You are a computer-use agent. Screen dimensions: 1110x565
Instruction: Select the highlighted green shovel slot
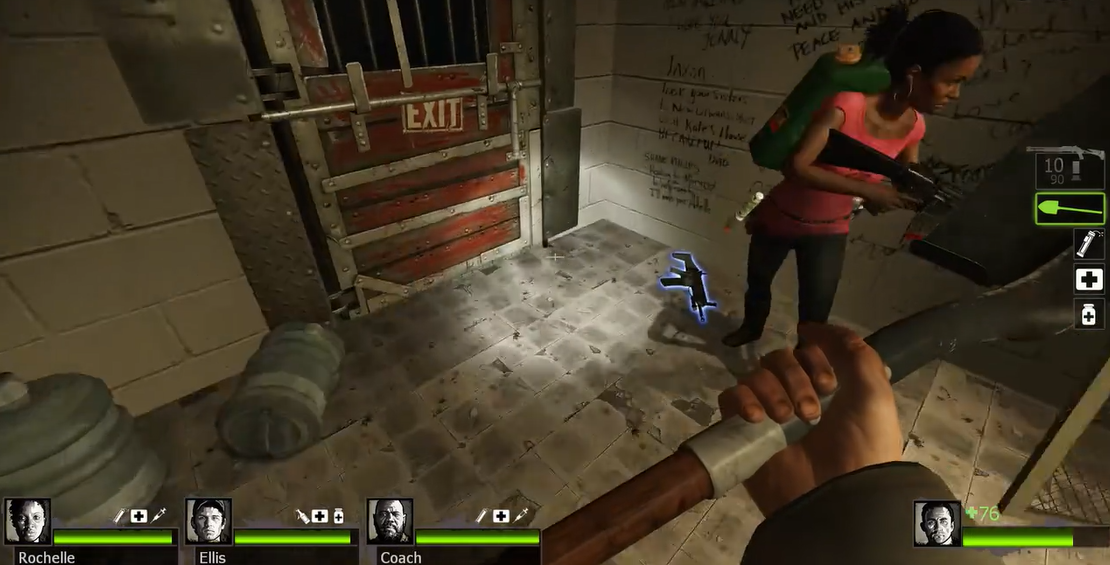click(x=1070, y=209)
